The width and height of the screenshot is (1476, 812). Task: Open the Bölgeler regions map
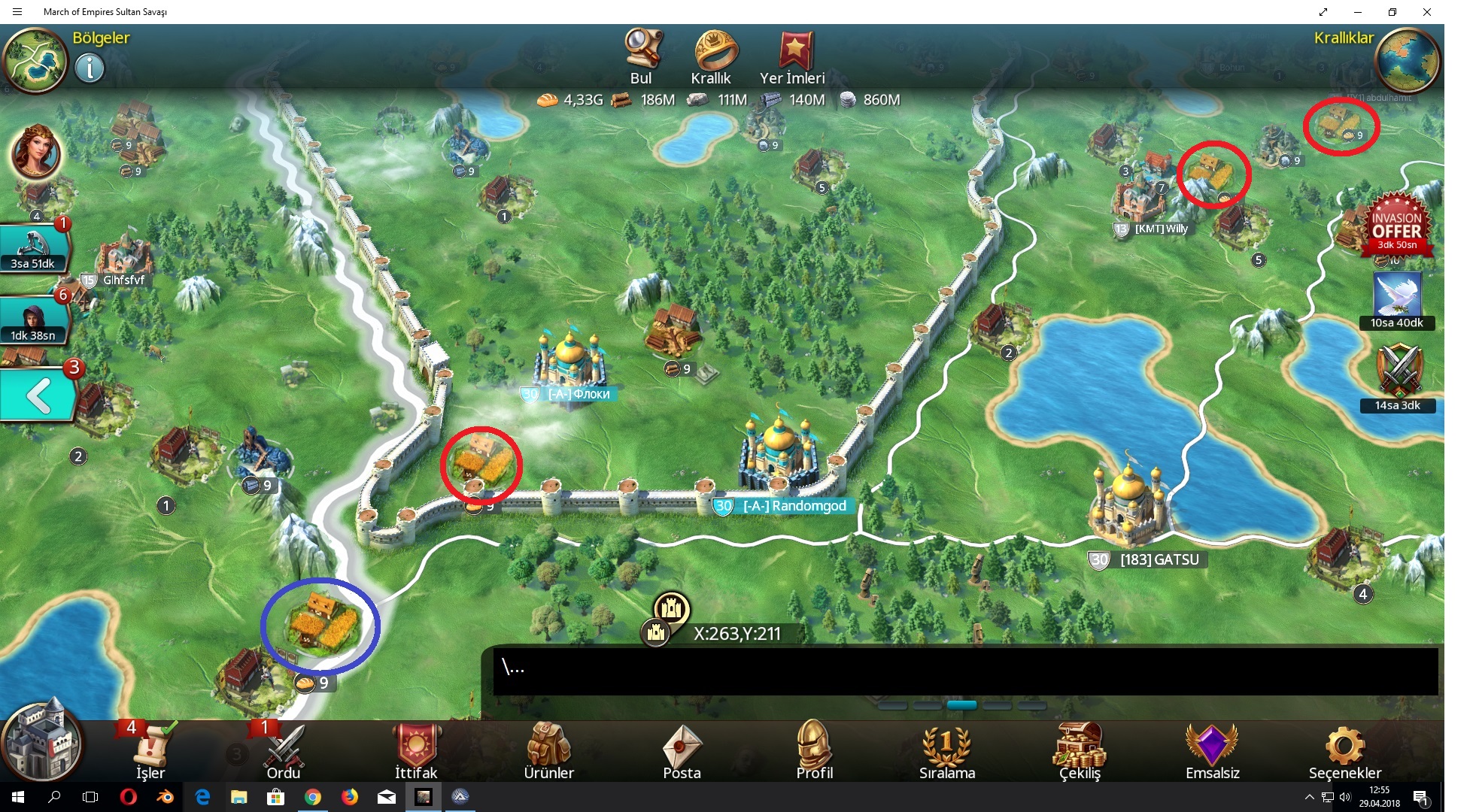35,61
